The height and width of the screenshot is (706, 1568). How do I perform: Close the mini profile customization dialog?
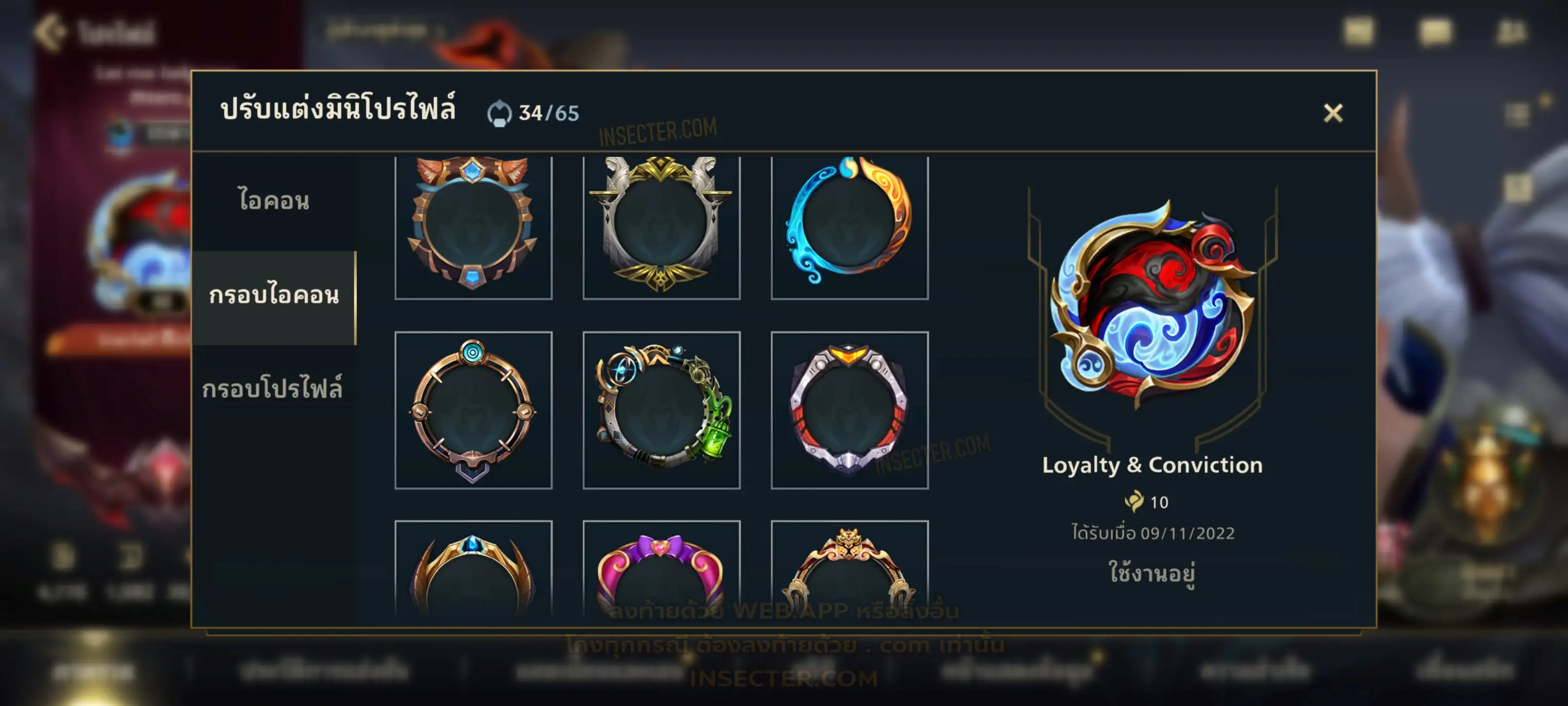pyautogui.click(x=1333, y=113)
